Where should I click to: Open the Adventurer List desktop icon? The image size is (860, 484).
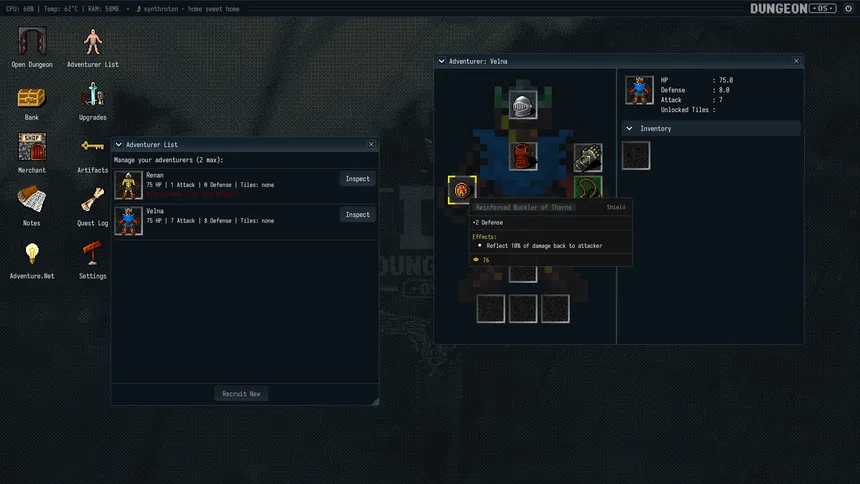tap(92, 41)
